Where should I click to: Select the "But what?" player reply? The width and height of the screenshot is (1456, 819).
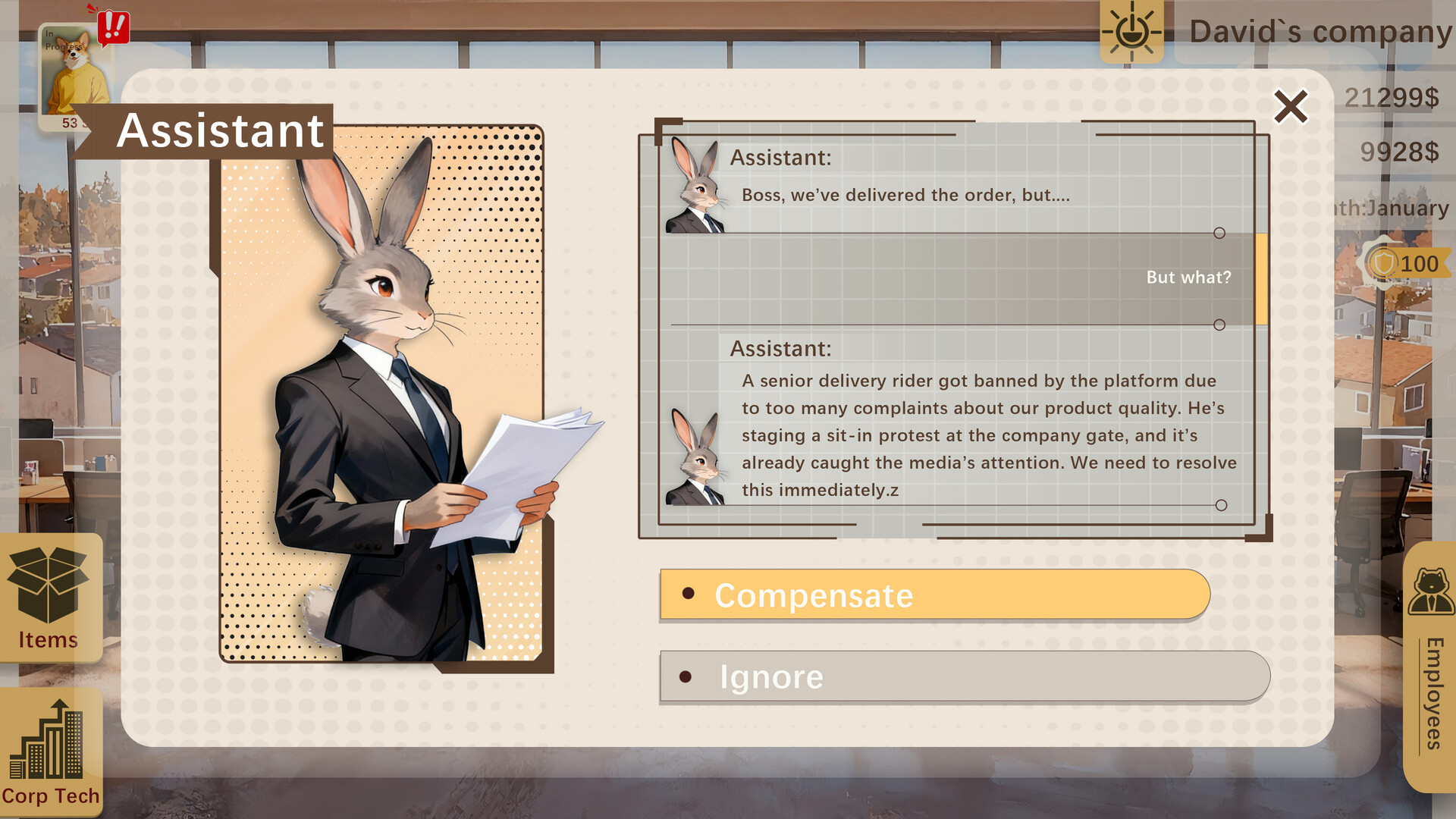[x=1188, y=278]
